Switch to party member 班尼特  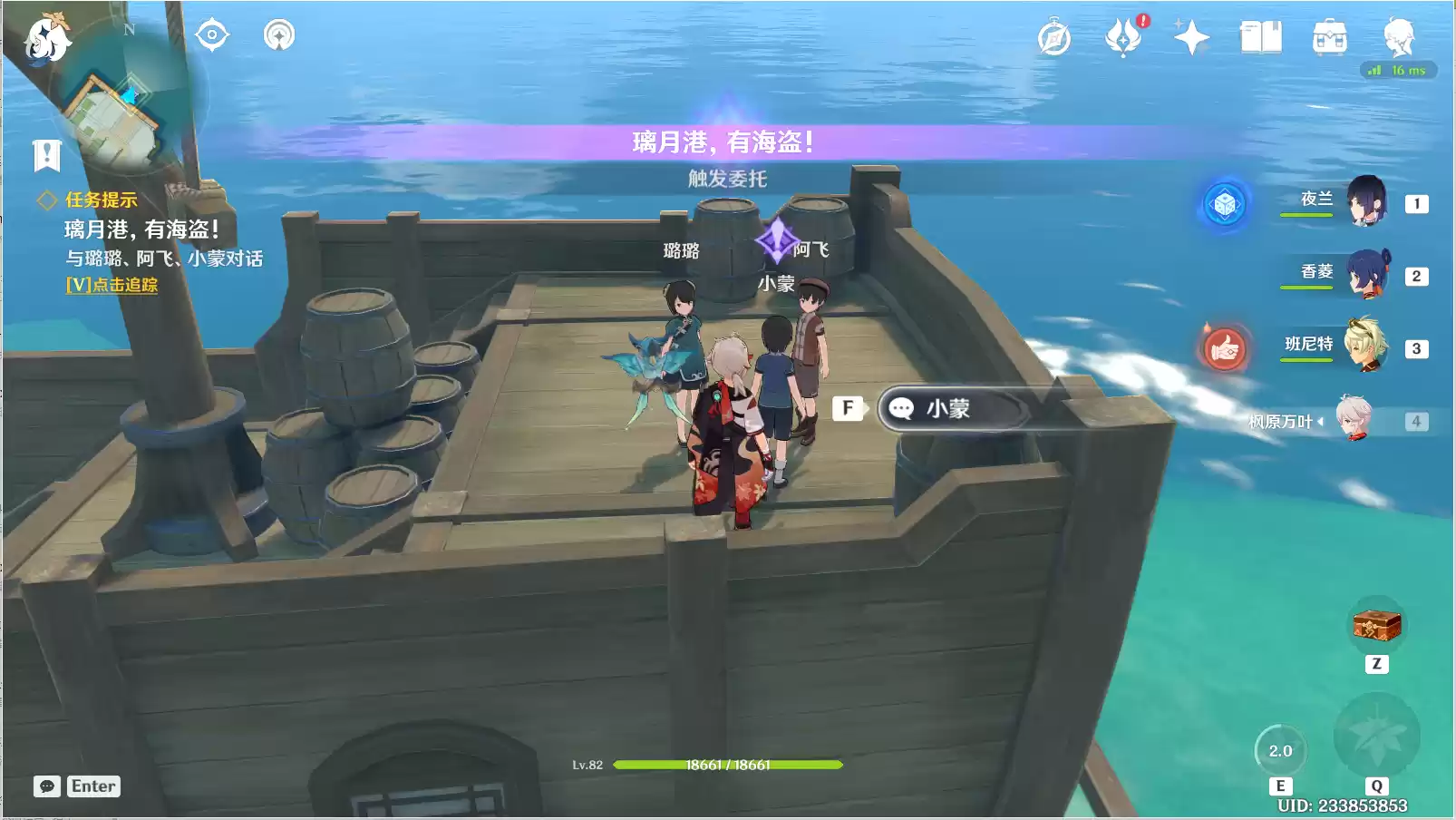pos(1365,346)
